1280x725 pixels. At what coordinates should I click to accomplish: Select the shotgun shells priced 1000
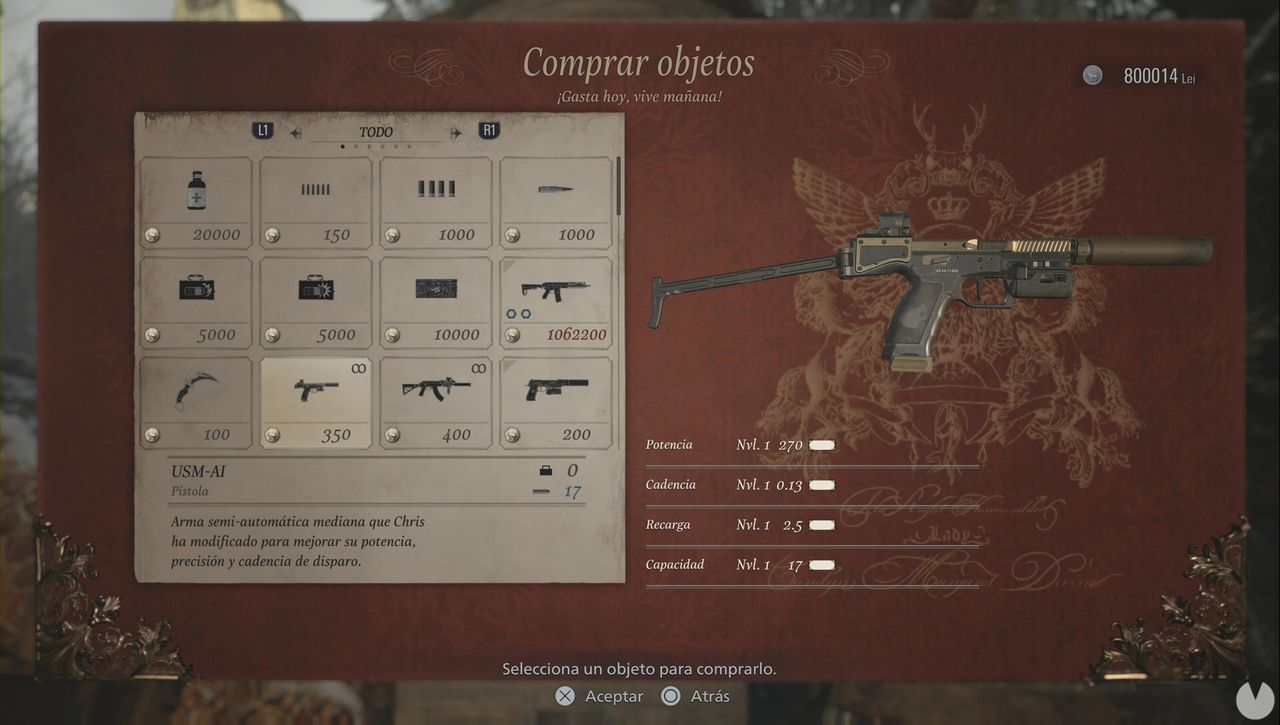435,200
